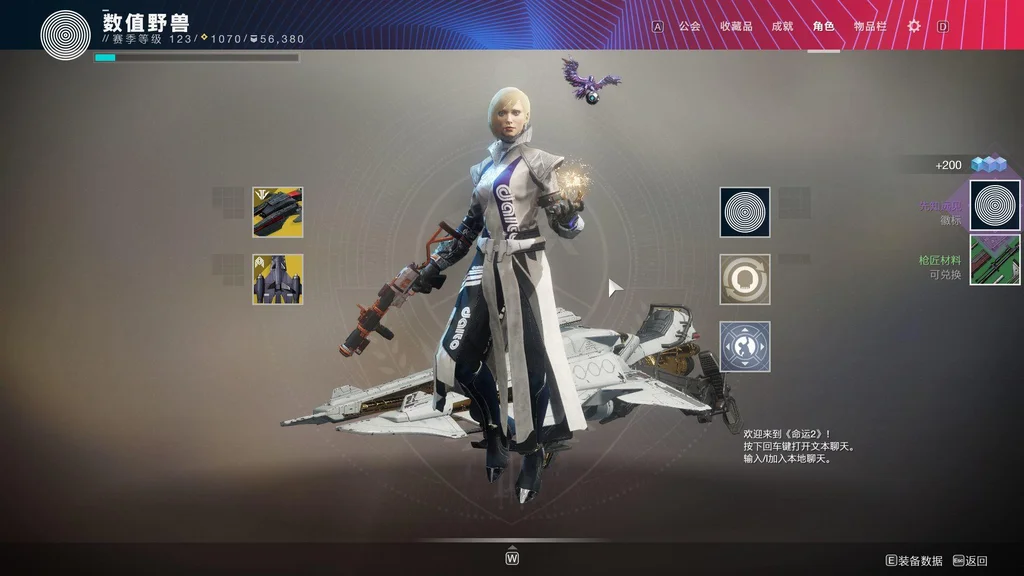This screenshot has height=576, width=1024.
Task: Open the blue four-arrow emote wheel slot
Action: 745,346
